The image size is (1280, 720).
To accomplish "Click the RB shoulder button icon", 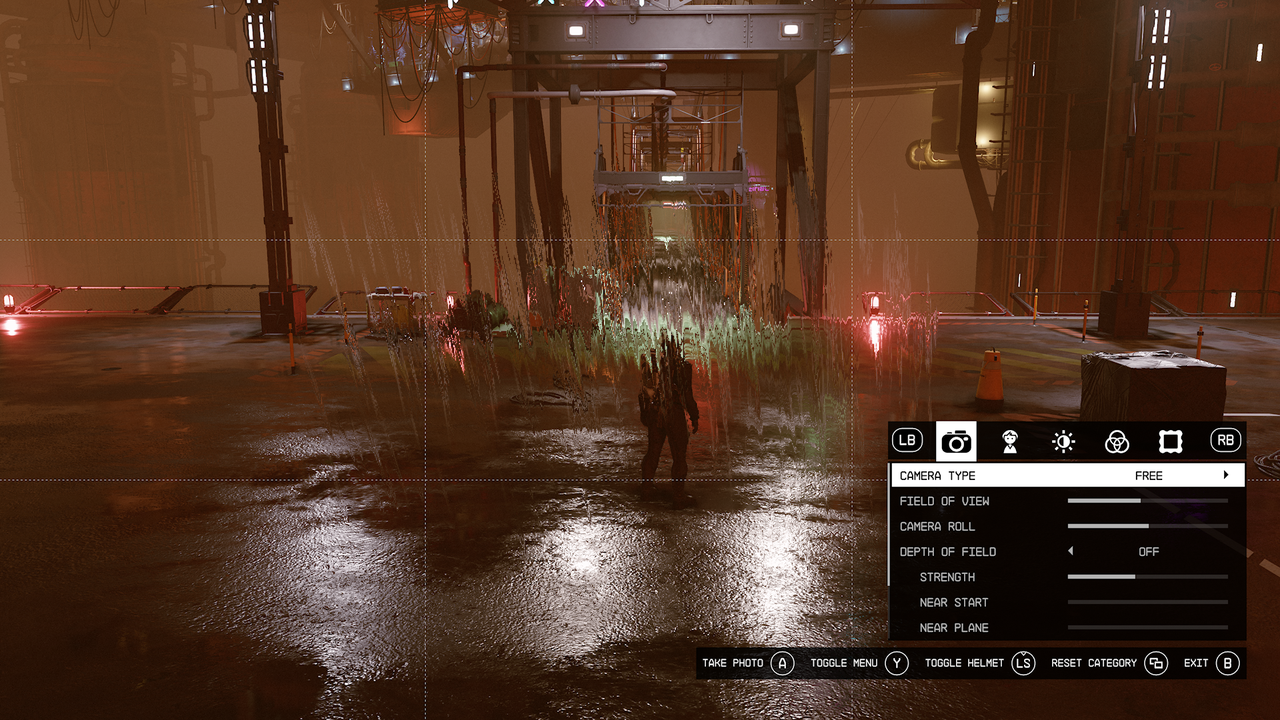I will point(1224,440).
